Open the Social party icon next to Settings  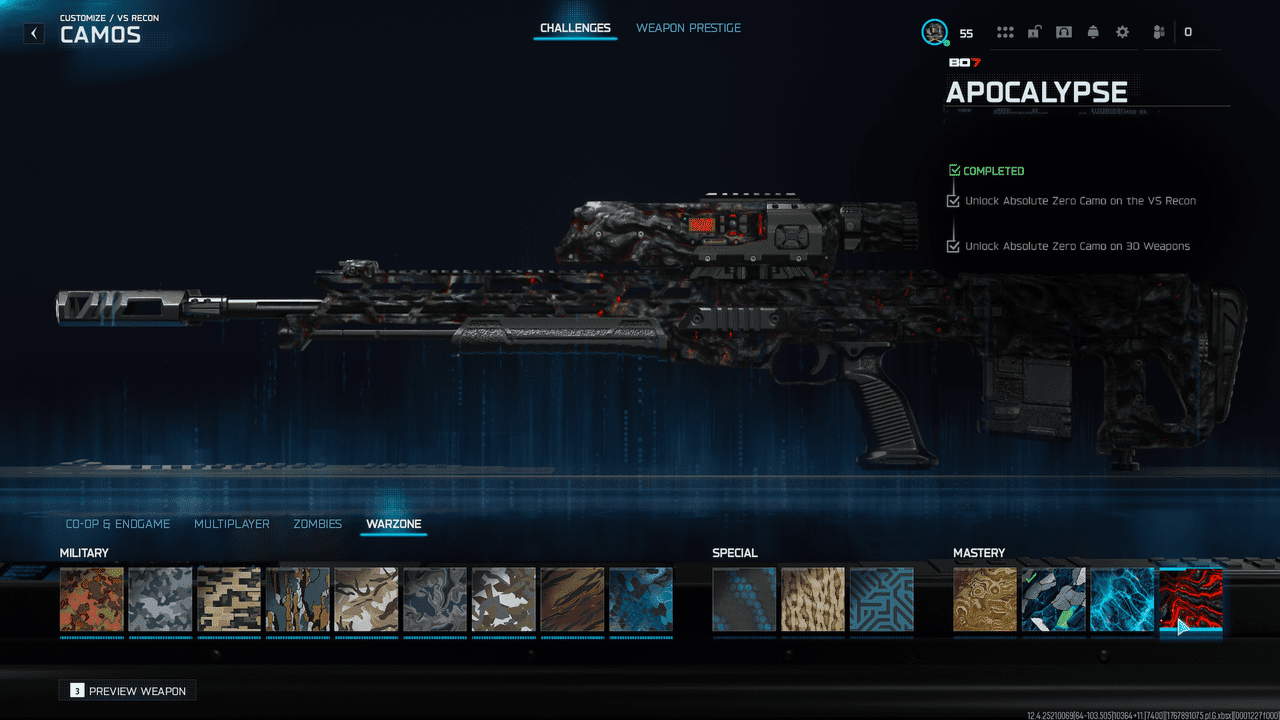(1157, 31)
